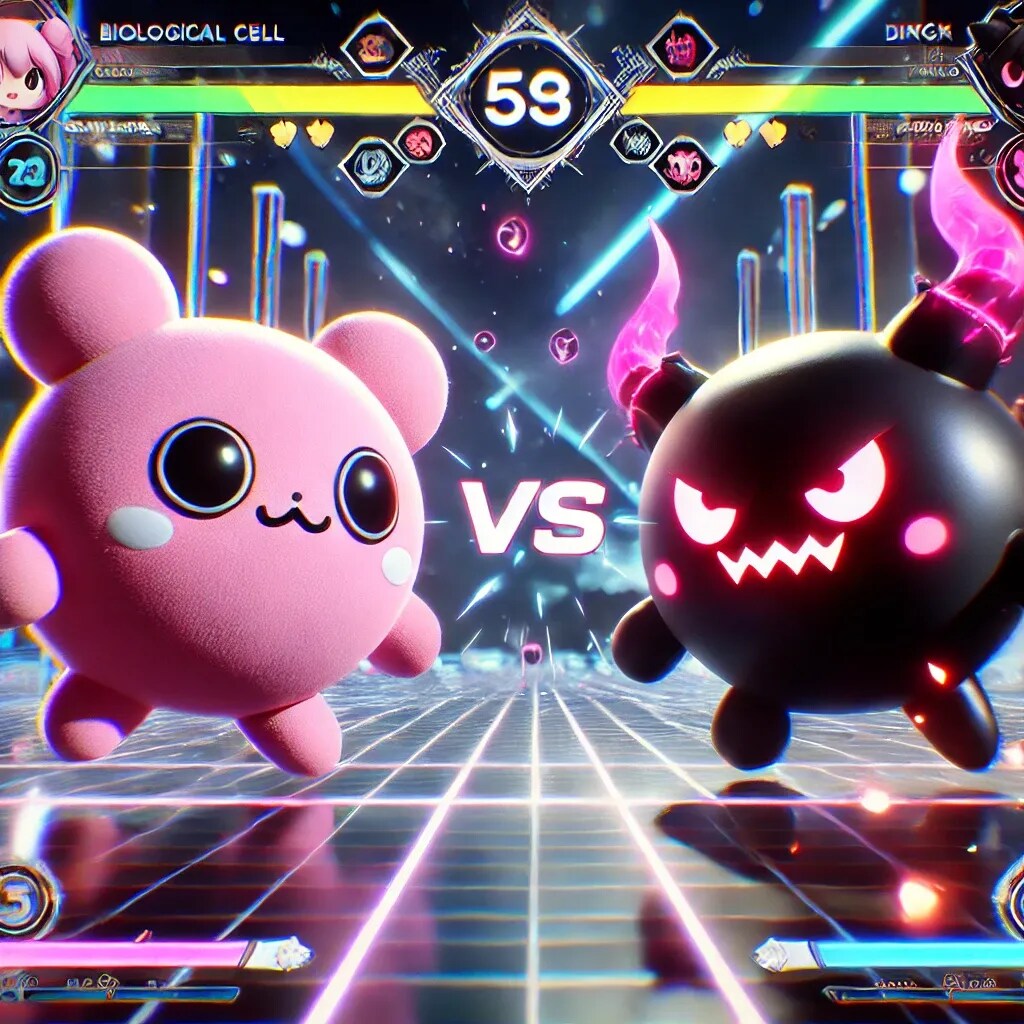1024x1024 pixels.
Task: Activate the large pink demon face diamond icon
Action: pos(684,165)
